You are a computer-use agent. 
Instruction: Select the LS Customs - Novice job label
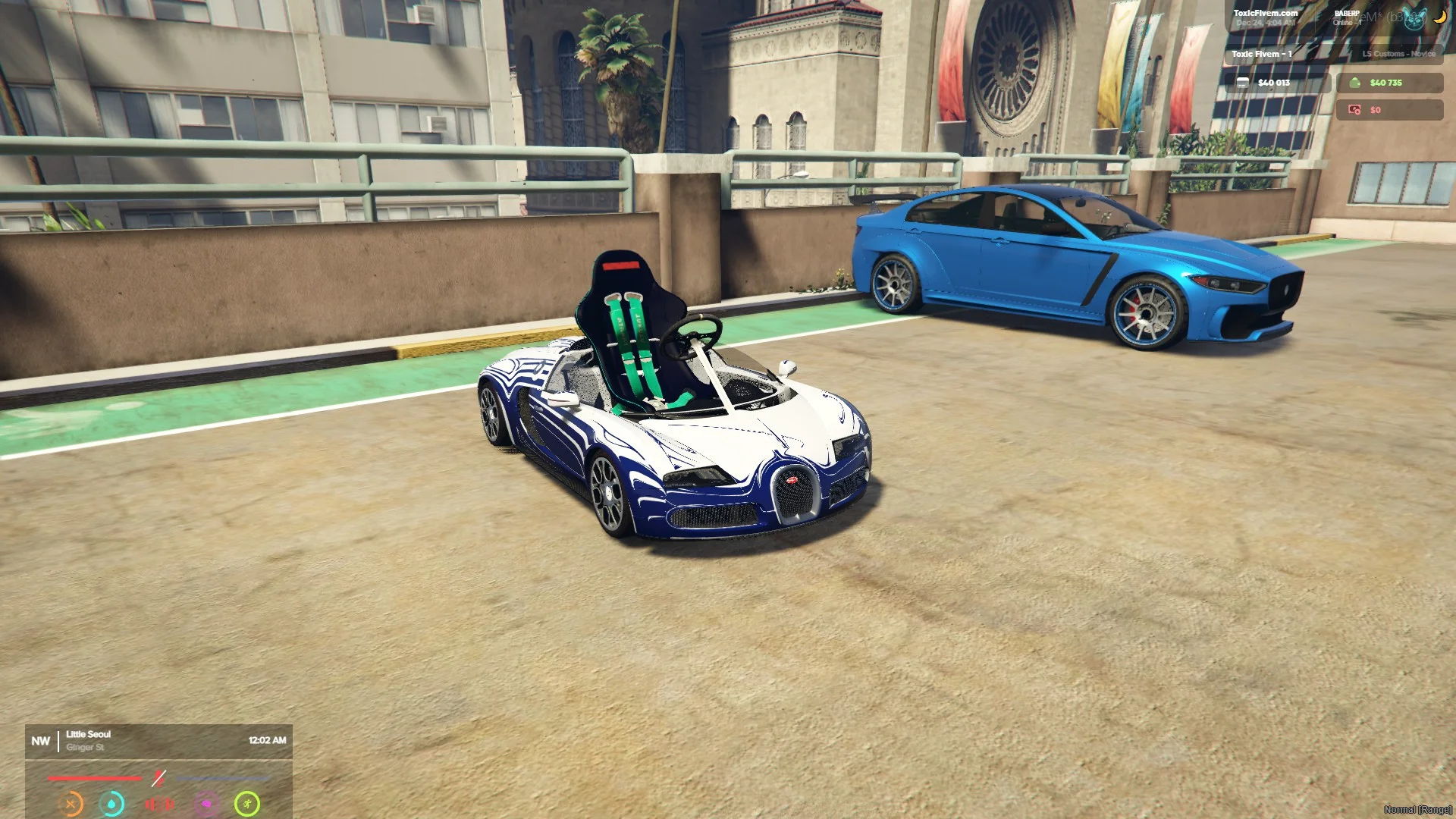pos(1398,54)
